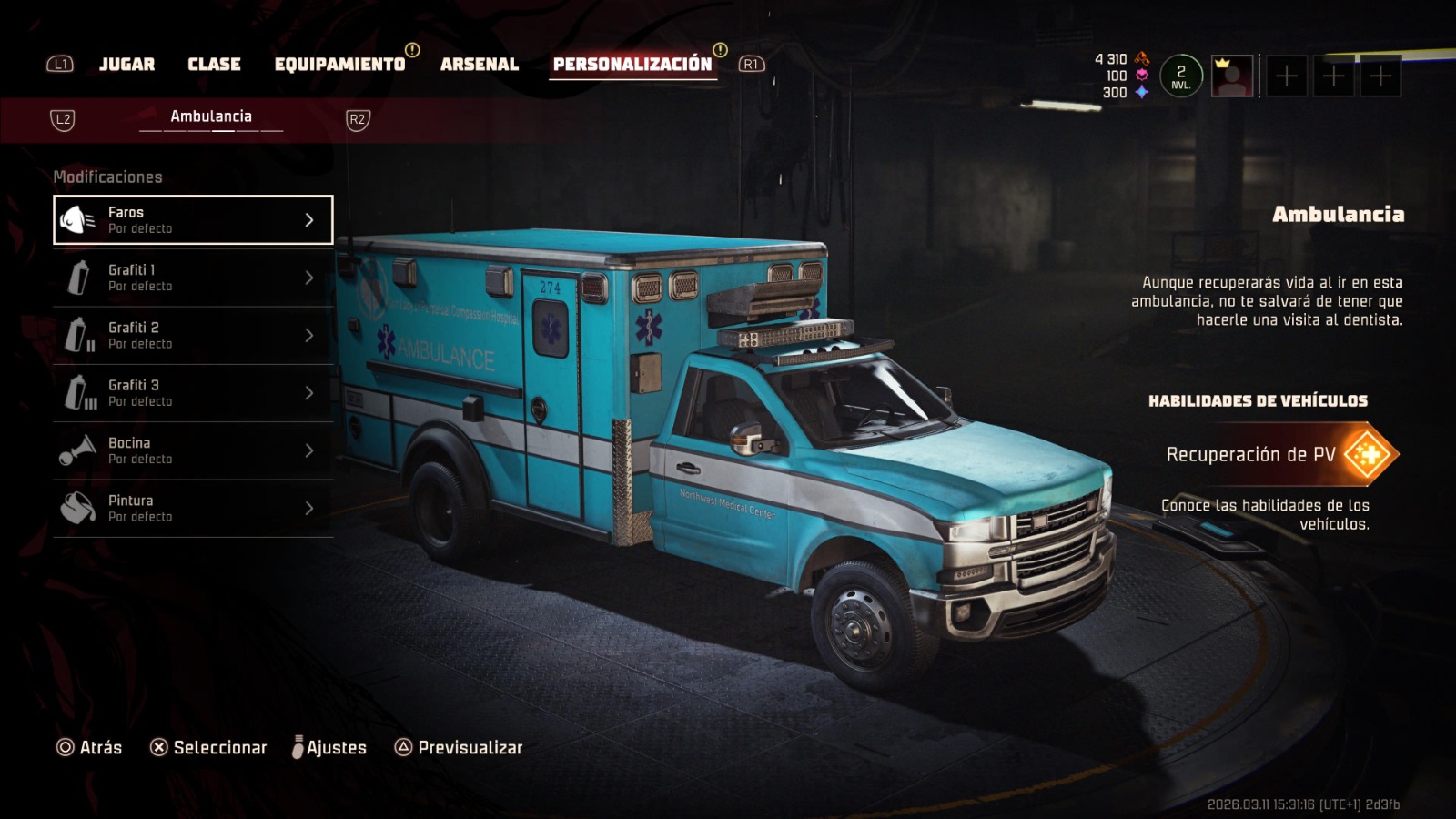Activate the Previsualizar preview option
Viewport: 1456px width, 819px height.
coord(459,747)
